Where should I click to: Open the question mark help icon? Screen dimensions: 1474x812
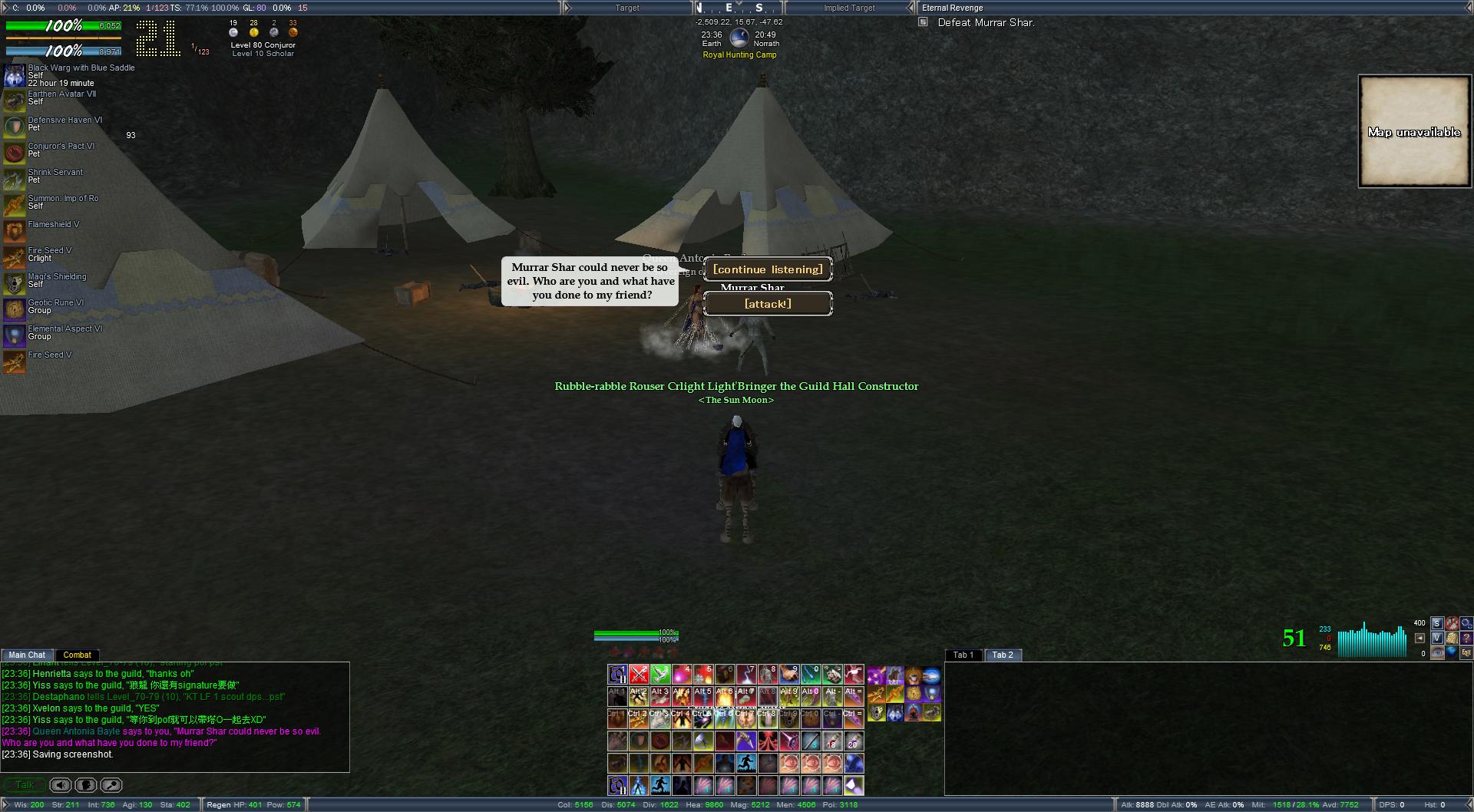(1467, 638)
